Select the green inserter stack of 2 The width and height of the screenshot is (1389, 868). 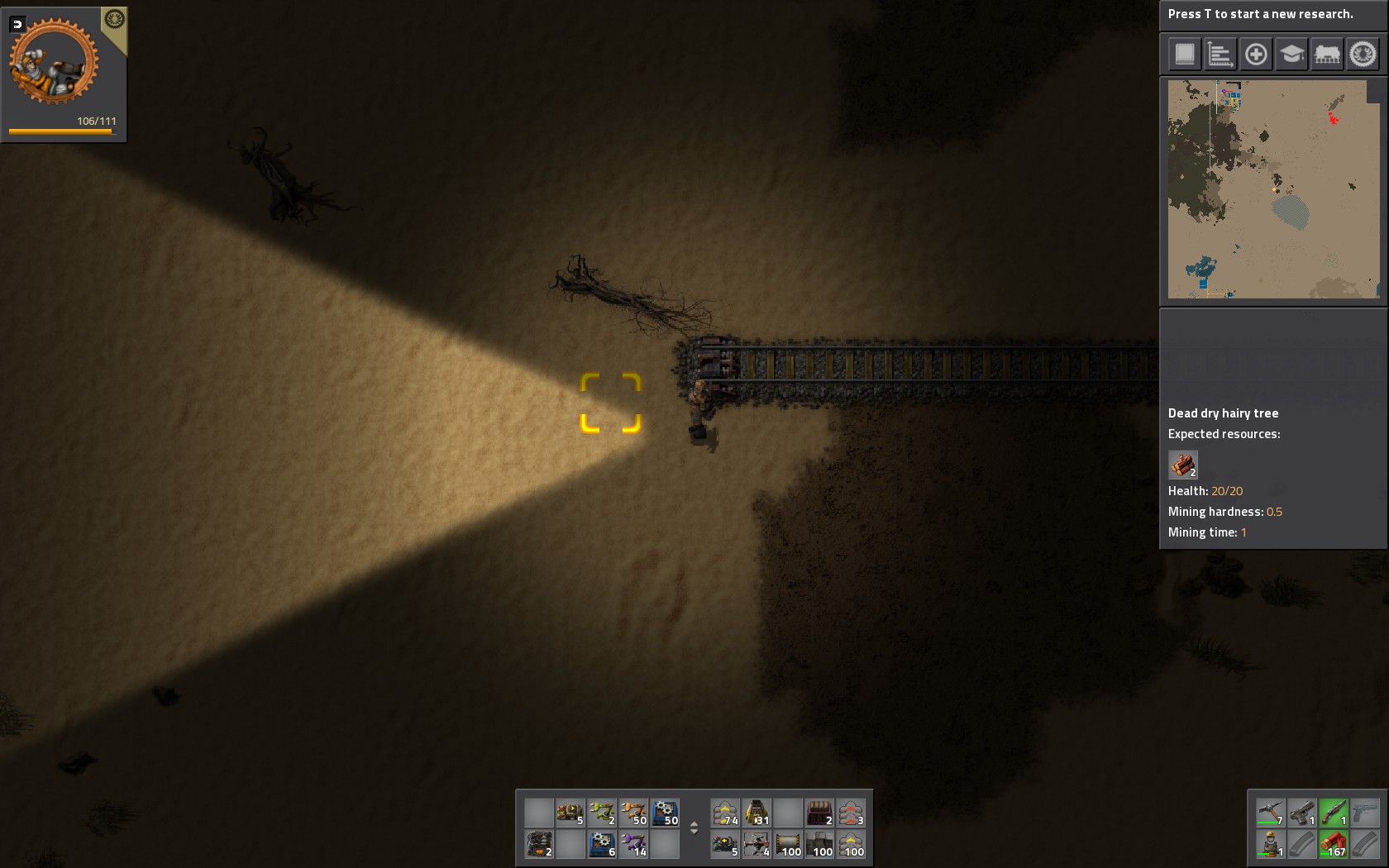point(602,813)
